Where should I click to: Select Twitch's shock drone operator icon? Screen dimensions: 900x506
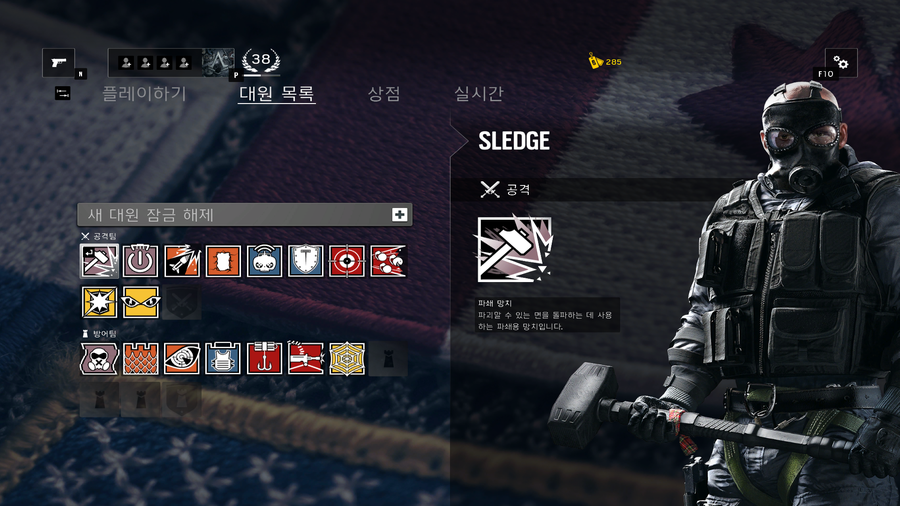pos(265,261)
